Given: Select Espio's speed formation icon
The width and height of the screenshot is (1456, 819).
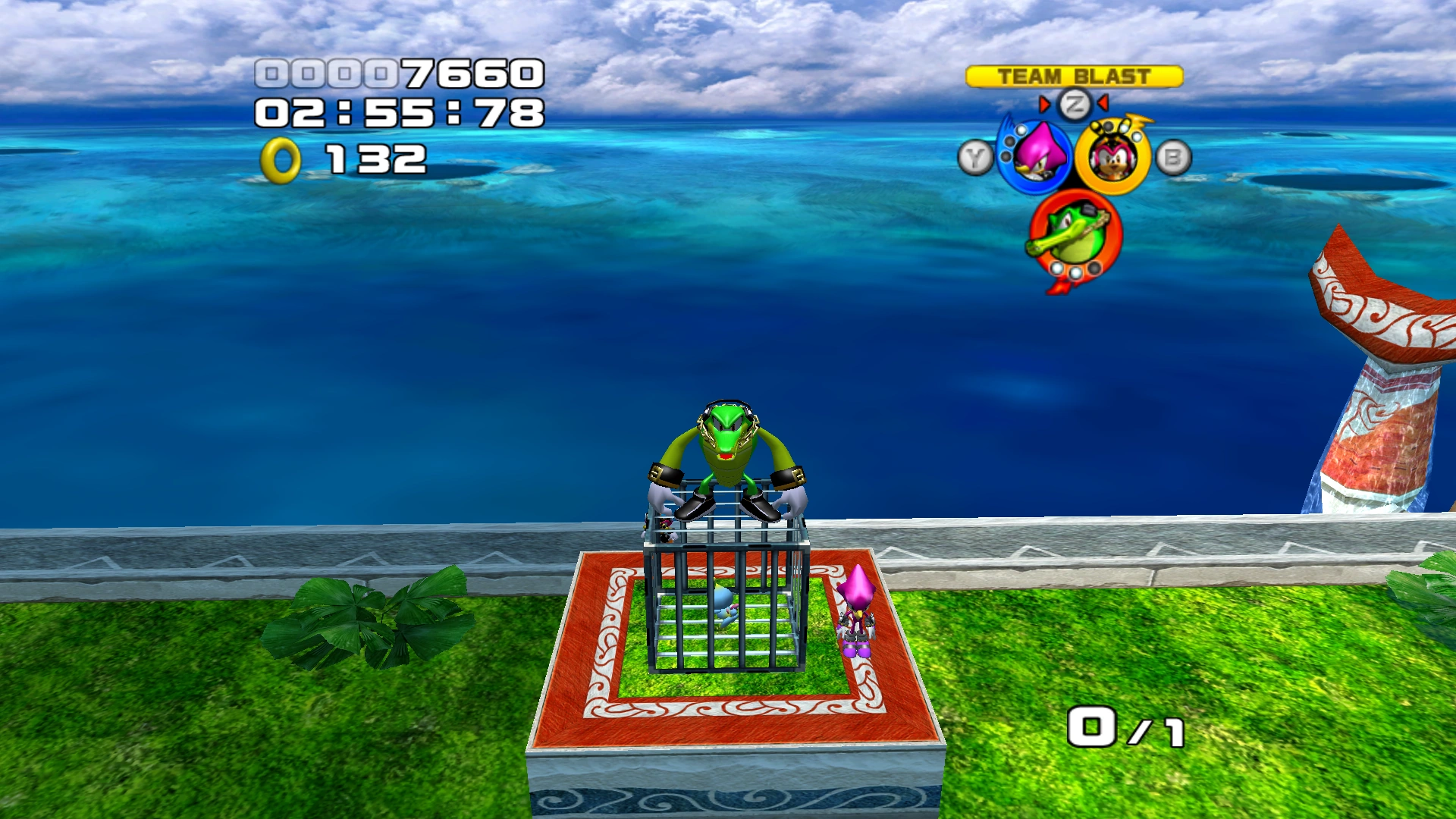Looking at the screenshot, I should [x=1034, y=155].
